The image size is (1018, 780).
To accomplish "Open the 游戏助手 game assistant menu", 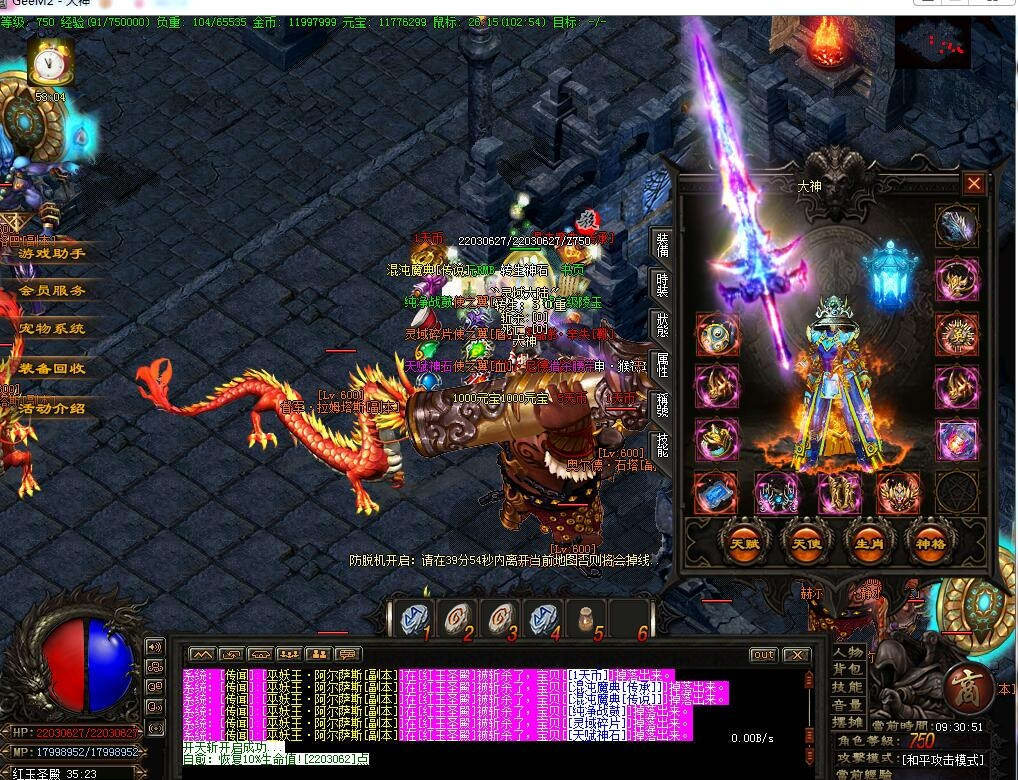I will pyautogui.click(x=52, y=253).
